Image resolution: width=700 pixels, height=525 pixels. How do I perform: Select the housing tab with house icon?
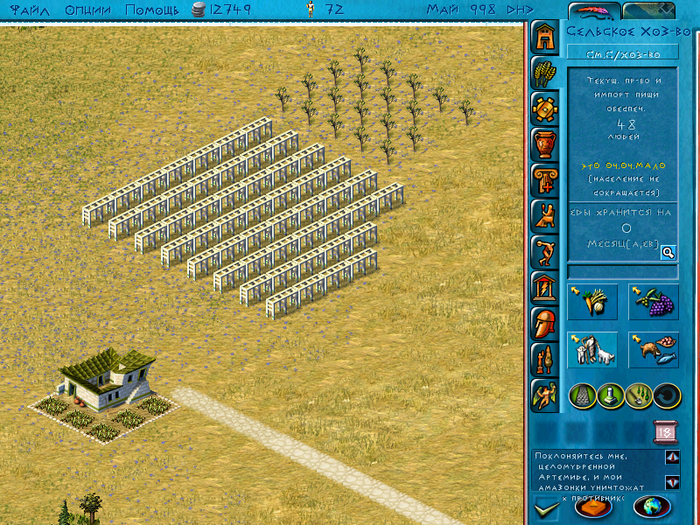pos(544,37)
